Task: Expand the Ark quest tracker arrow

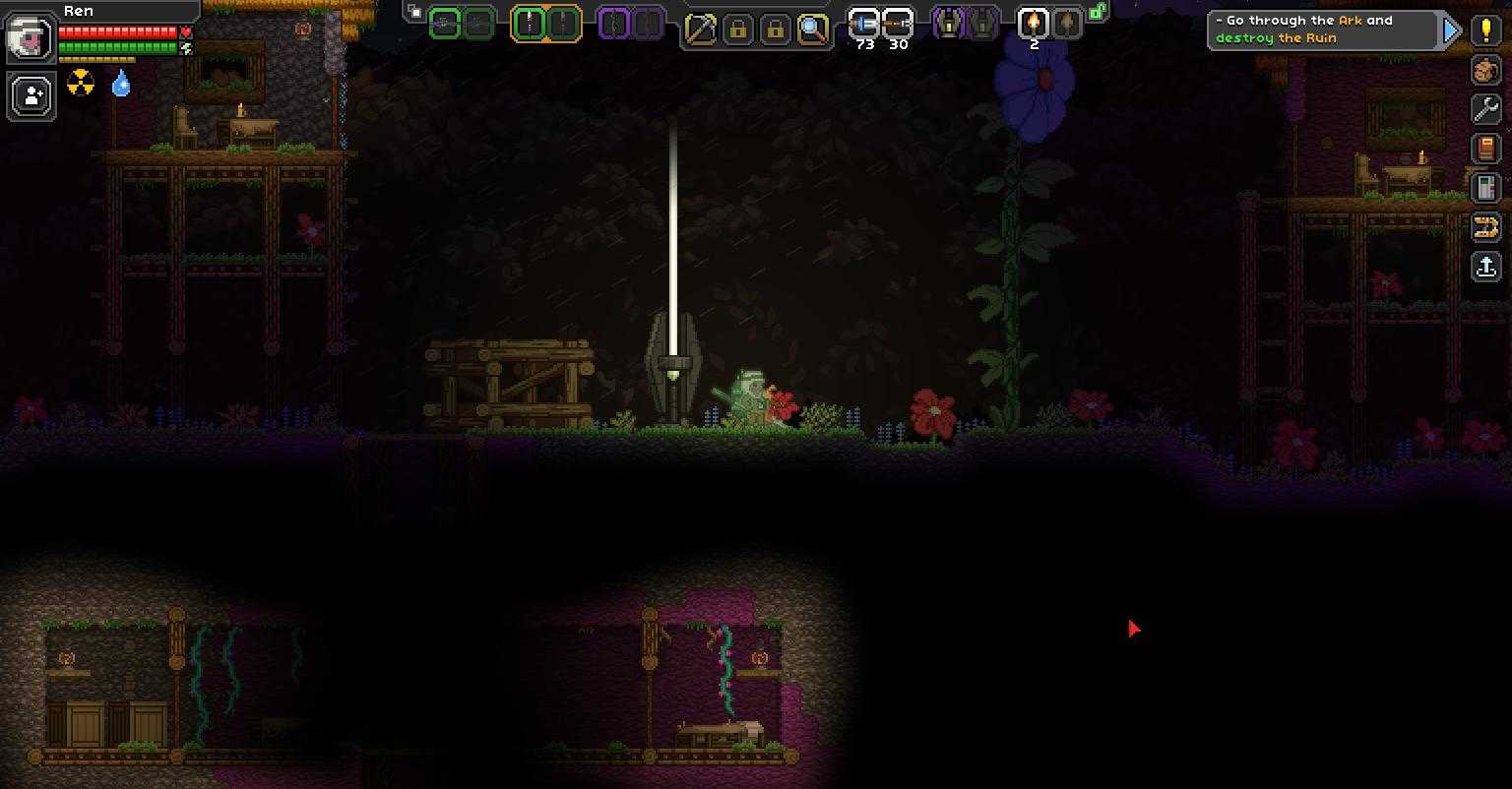Action: (1452, 30)
